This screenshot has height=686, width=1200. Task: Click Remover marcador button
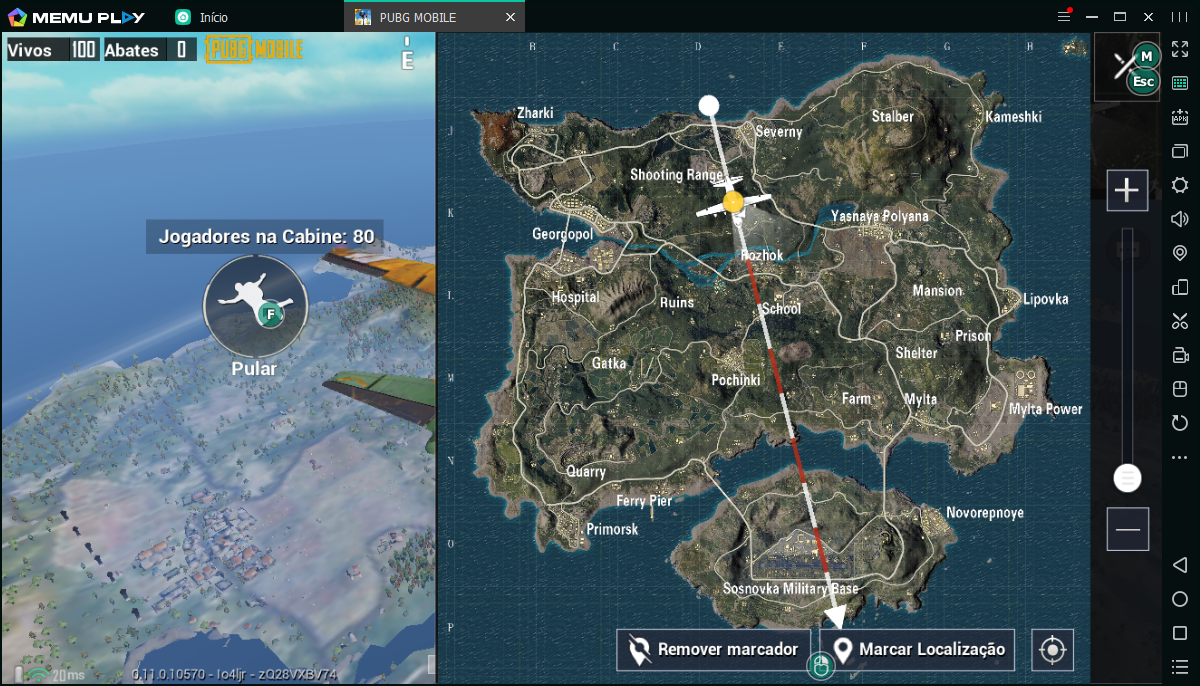(714, 650)
